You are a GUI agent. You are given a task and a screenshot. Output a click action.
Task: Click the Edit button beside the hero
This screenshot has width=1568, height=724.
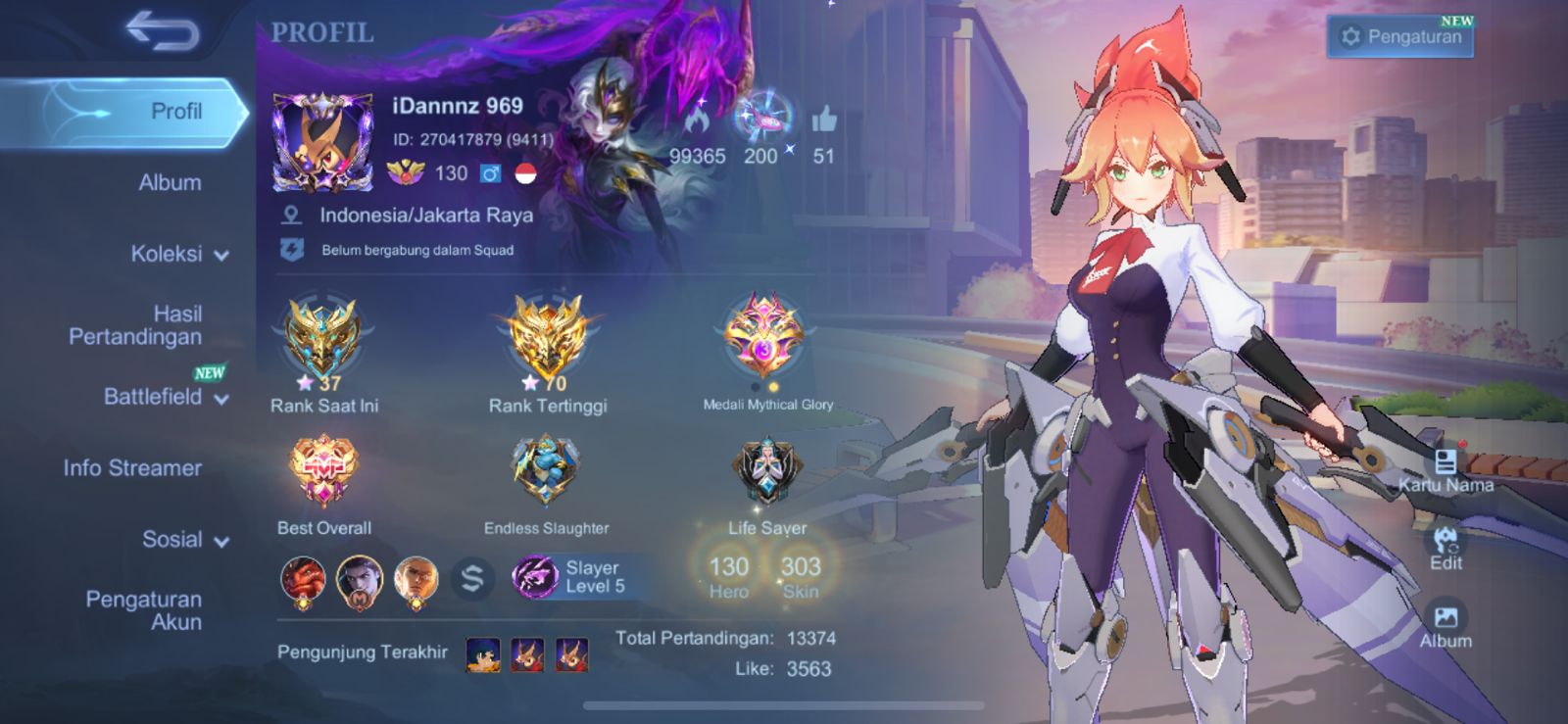click(1445, 548)
